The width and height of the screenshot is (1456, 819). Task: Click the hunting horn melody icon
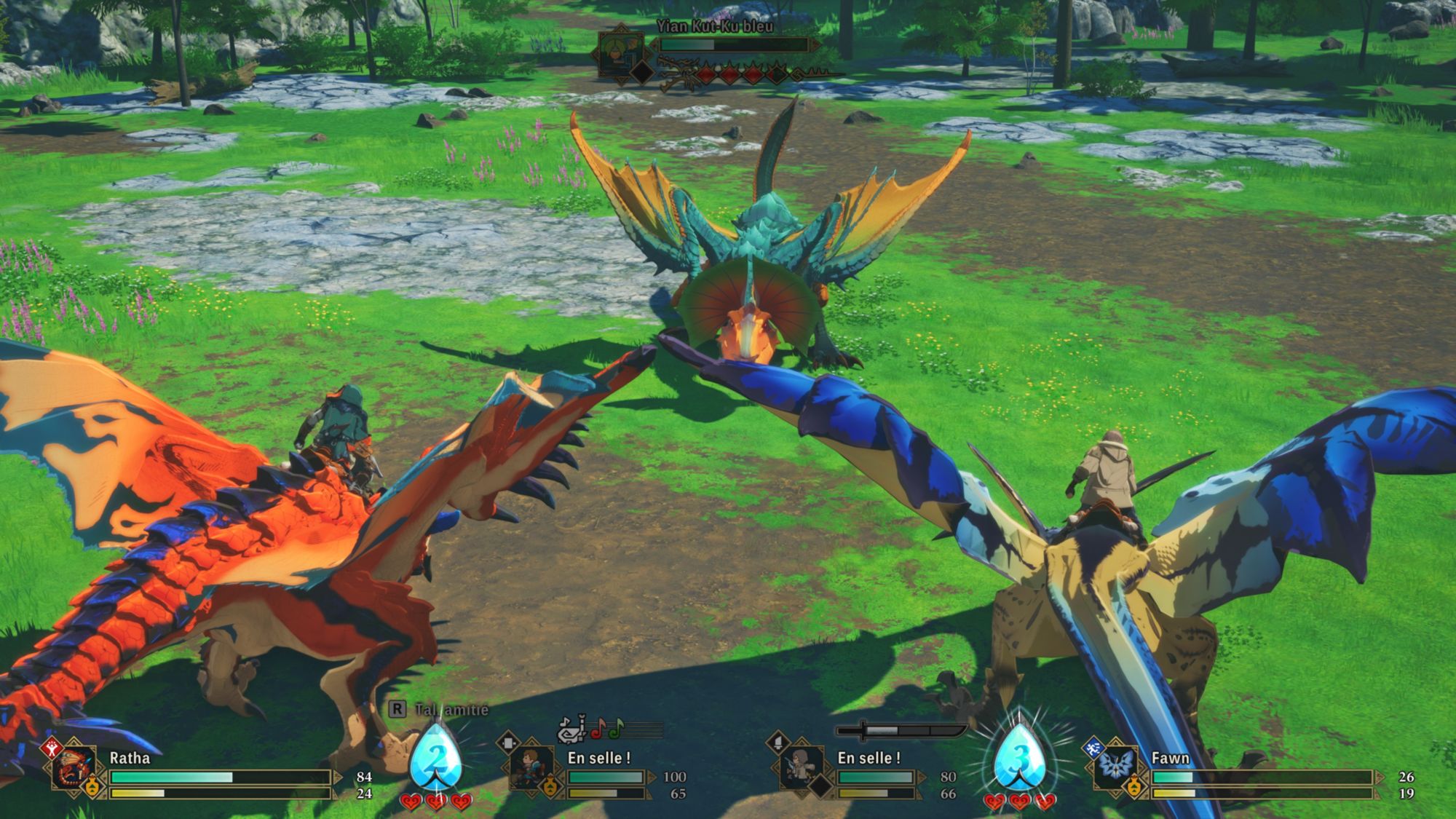[x=575, y=729]
